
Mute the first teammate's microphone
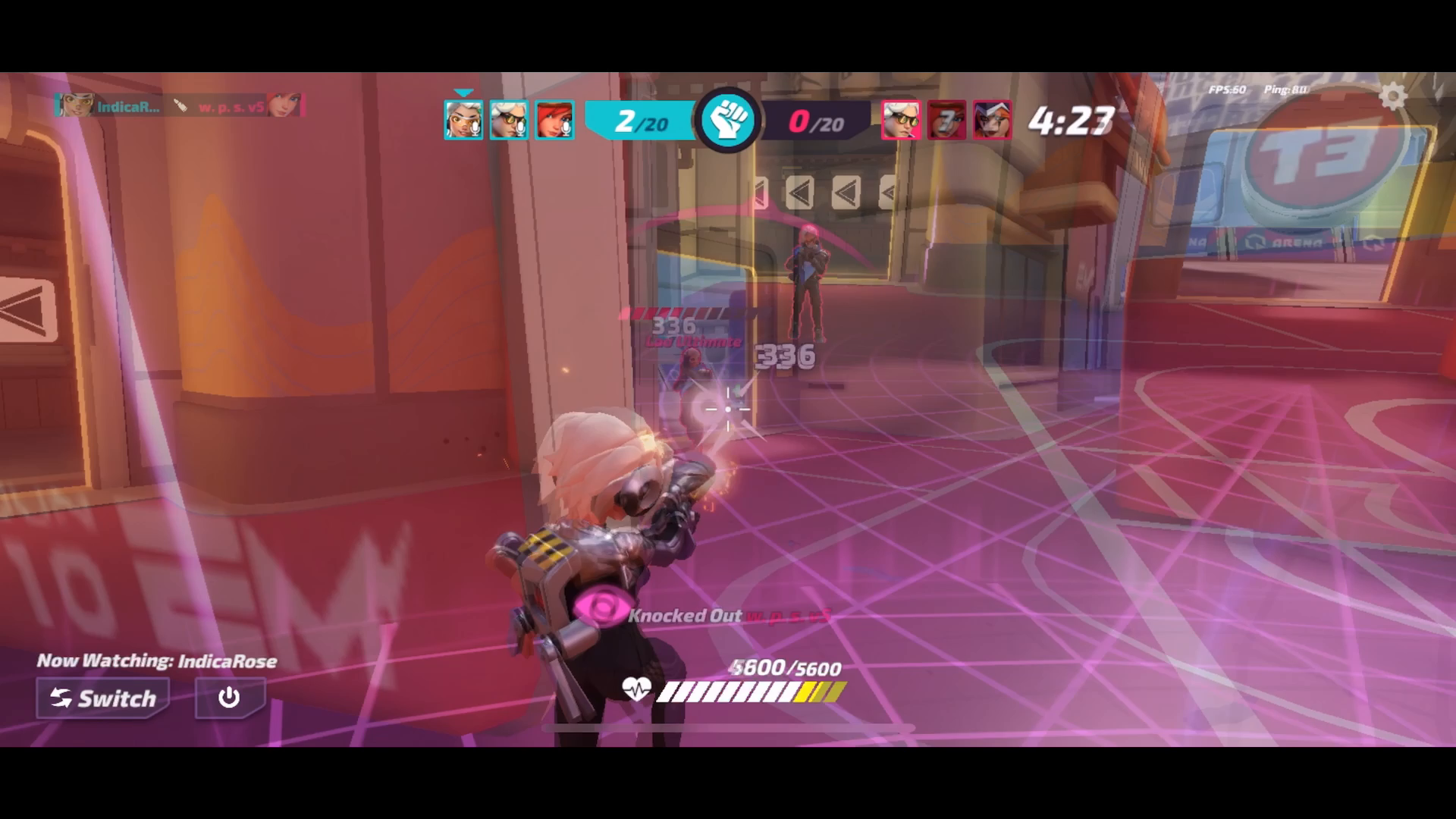click(475, 129)
